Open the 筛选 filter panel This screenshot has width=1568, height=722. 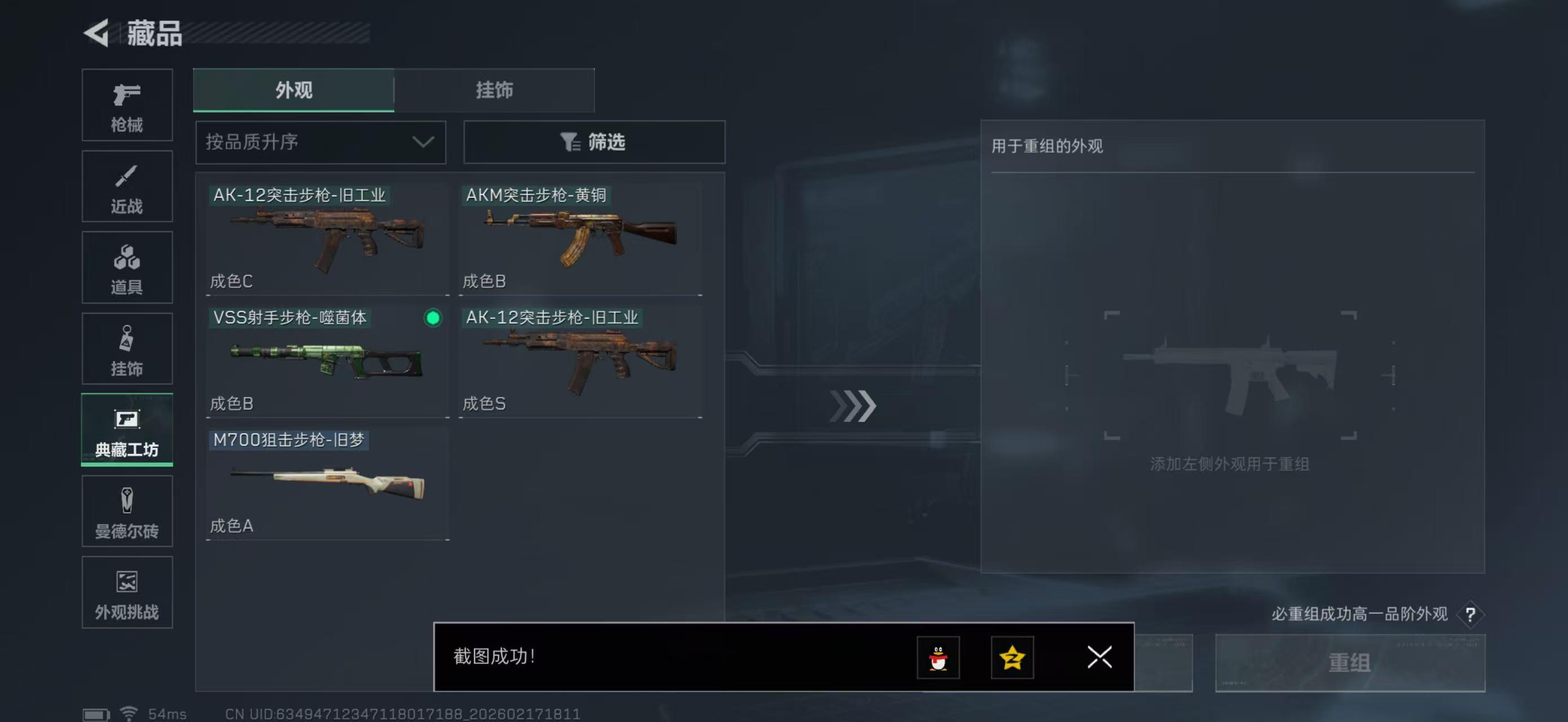594,142
